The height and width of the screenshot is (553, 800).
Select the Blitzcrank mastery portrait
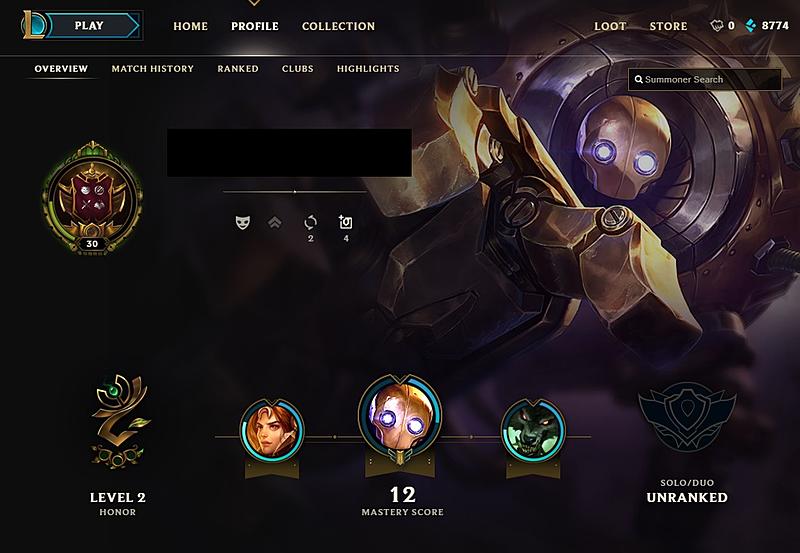coord(400,417)
